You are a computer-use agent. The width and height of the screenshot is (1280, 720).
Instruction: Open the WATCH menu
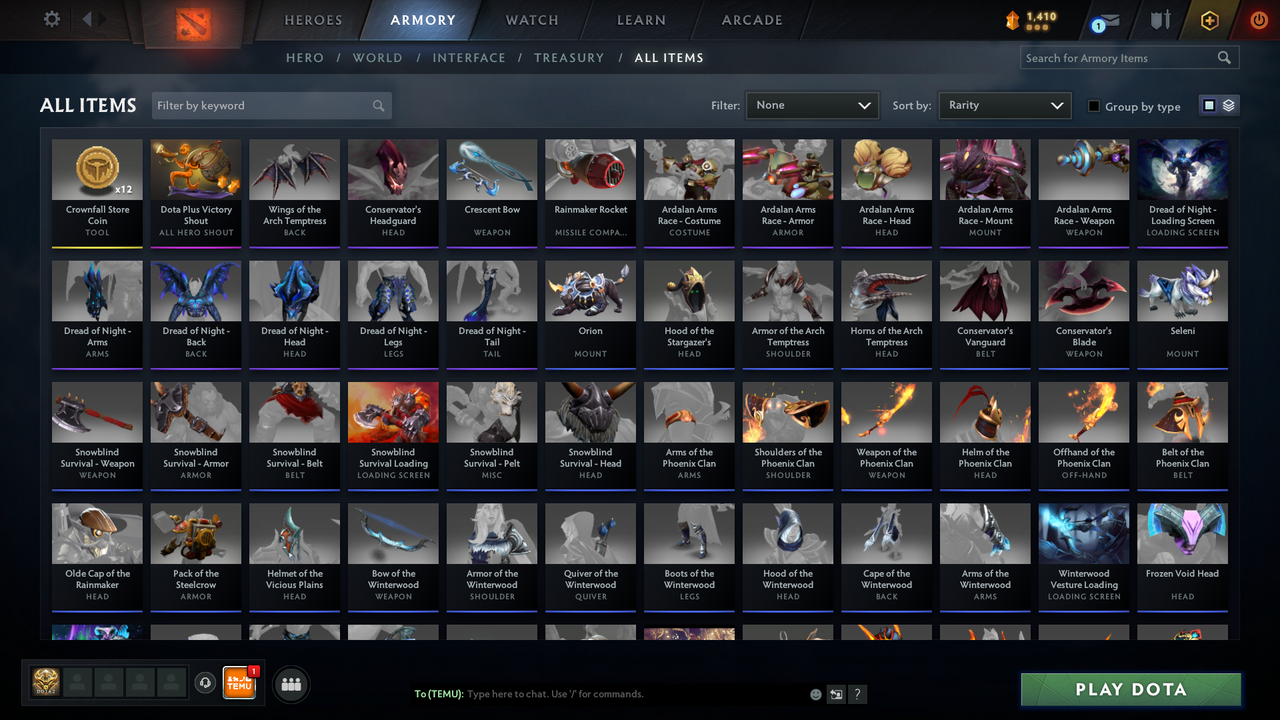[531, 19]
